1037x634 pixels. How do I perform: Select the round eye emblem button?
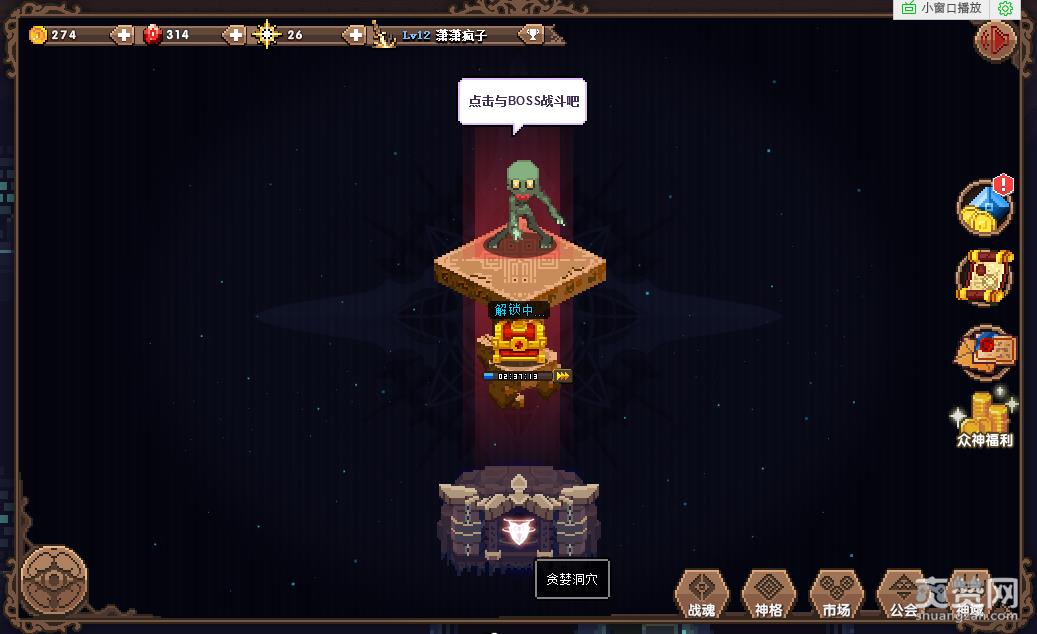54,579
